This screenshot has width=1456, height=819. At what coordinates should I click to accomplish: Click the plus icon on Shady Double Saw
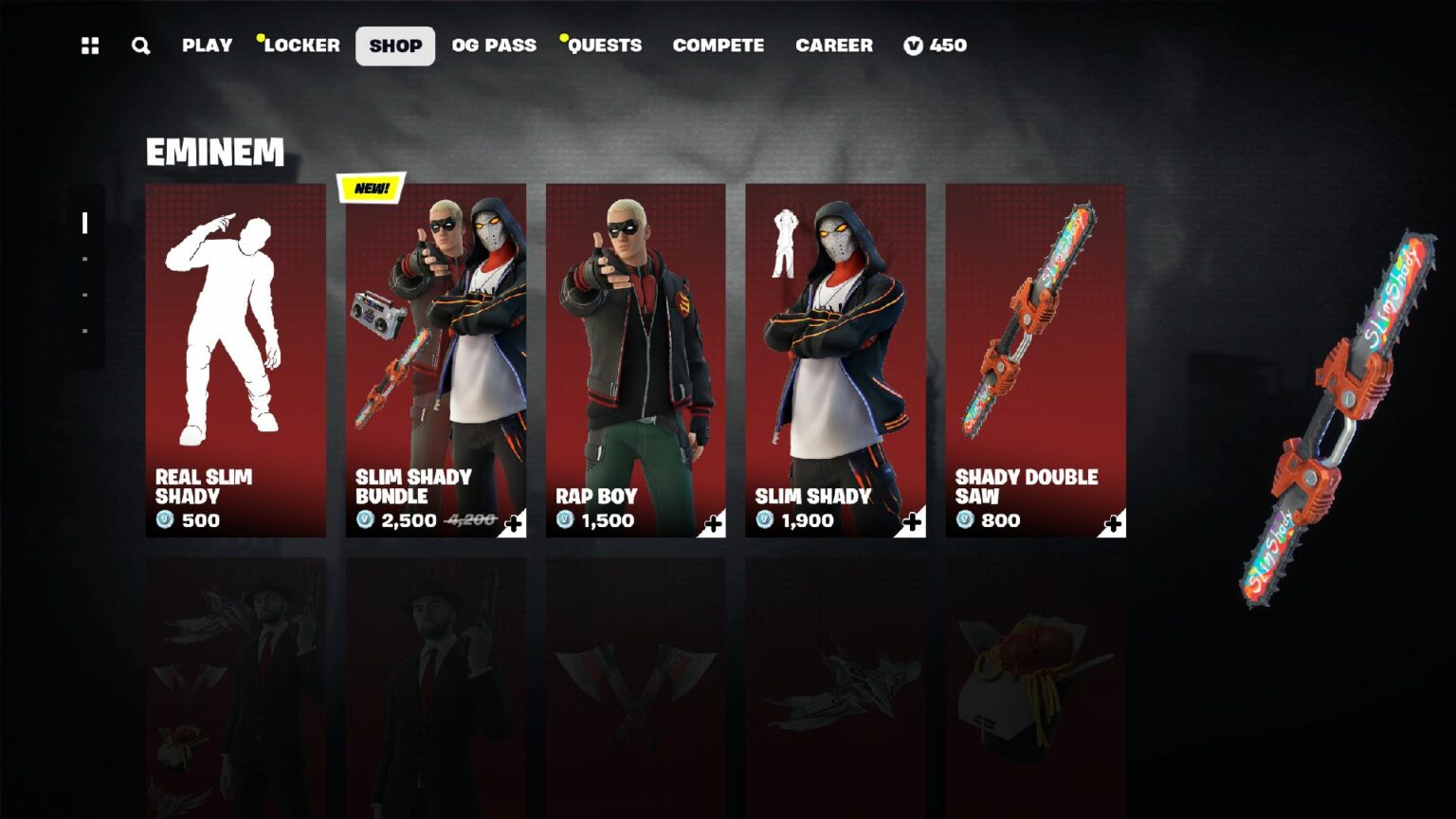(1114, 523)
